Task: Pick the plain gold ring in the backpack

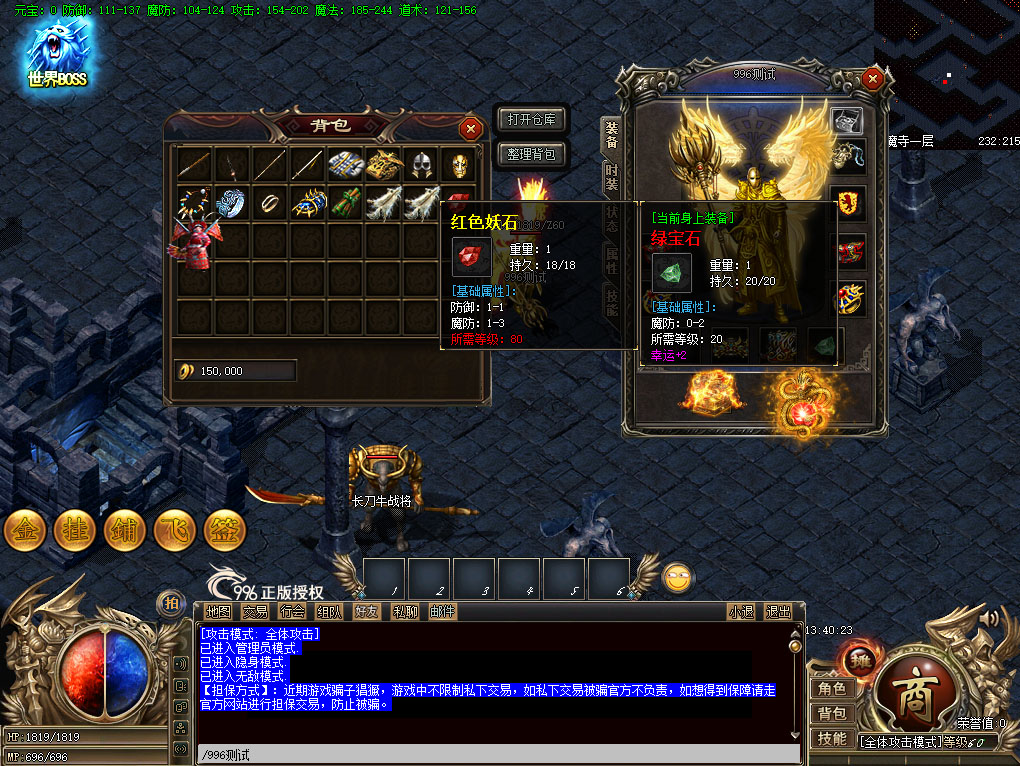Action: pos(269,202)
